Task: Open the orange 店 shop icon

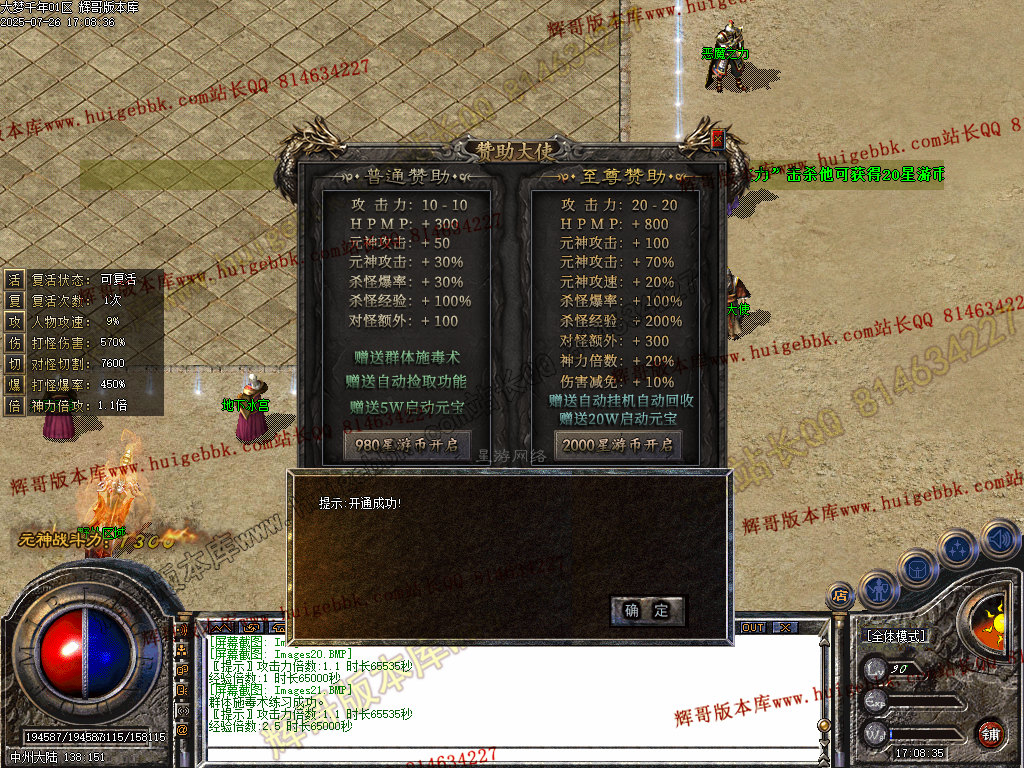Action: pyautogui.click(x=840, y=597)
